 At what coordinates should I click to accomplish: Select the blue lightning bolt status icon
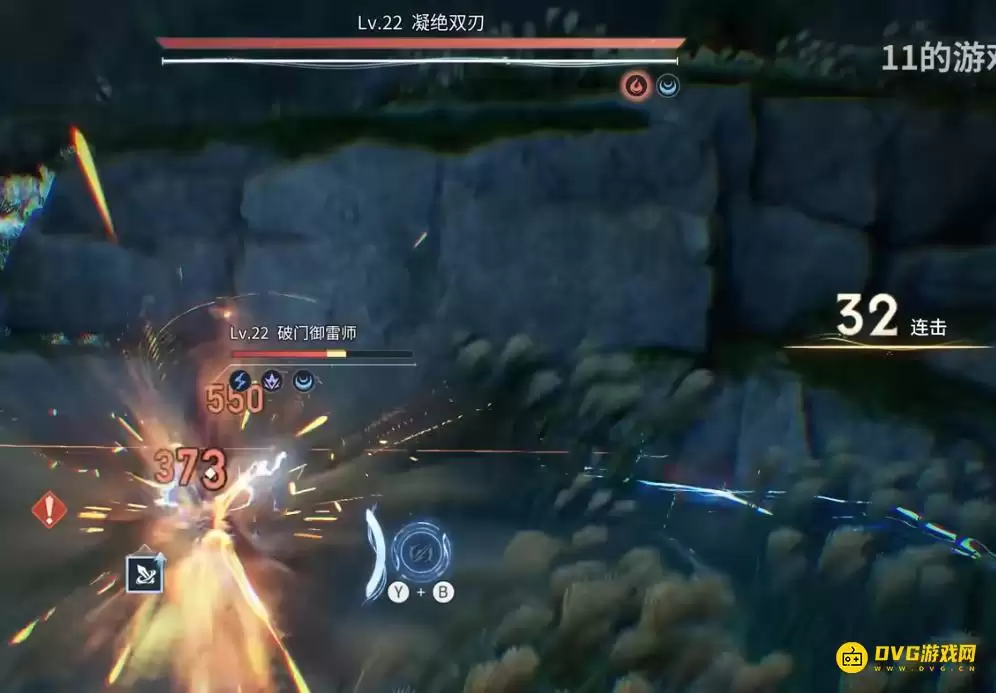tap(240, 380)
